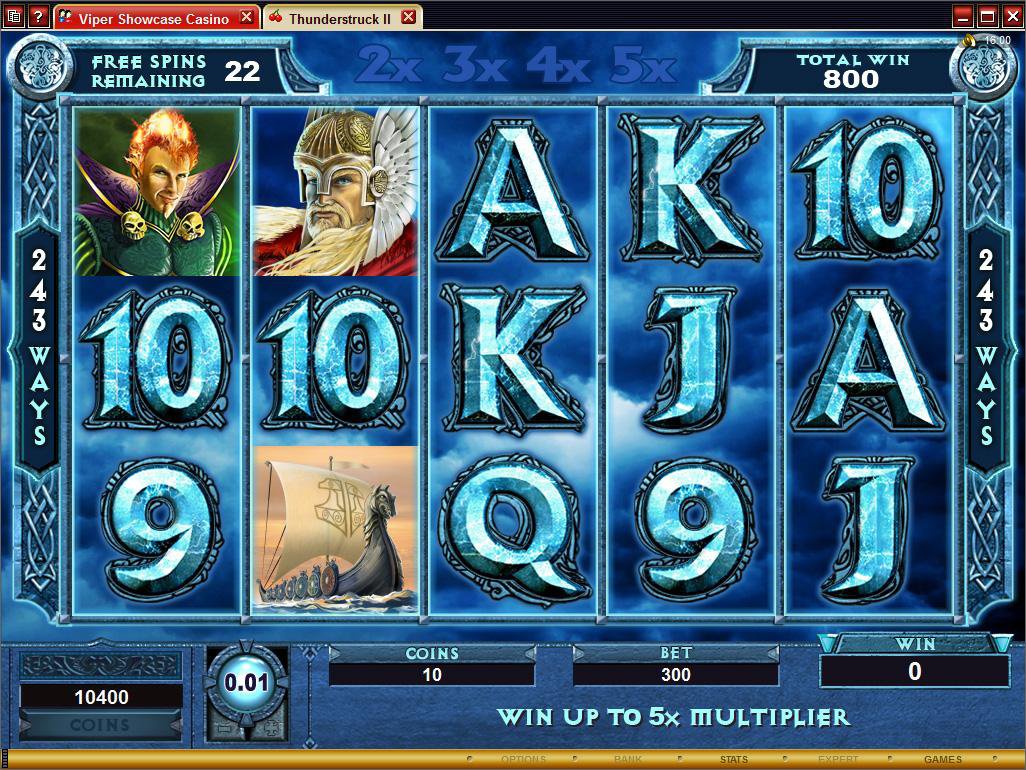Open the Games menu
This screenshot has width=1026, height=770.
(x=942, y=760)
